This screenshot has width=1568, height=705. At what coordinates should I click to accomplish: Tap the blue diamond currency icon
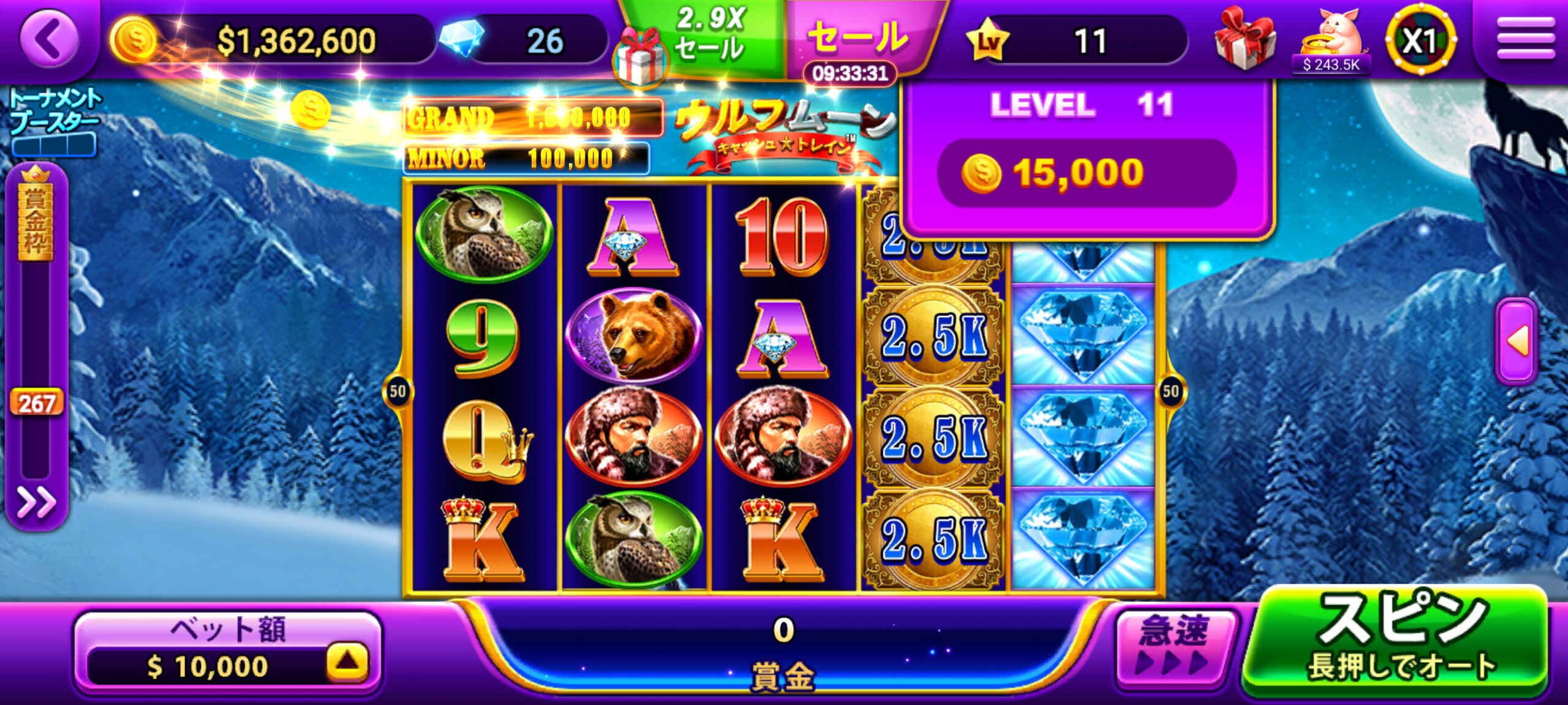tap(463, 38)
